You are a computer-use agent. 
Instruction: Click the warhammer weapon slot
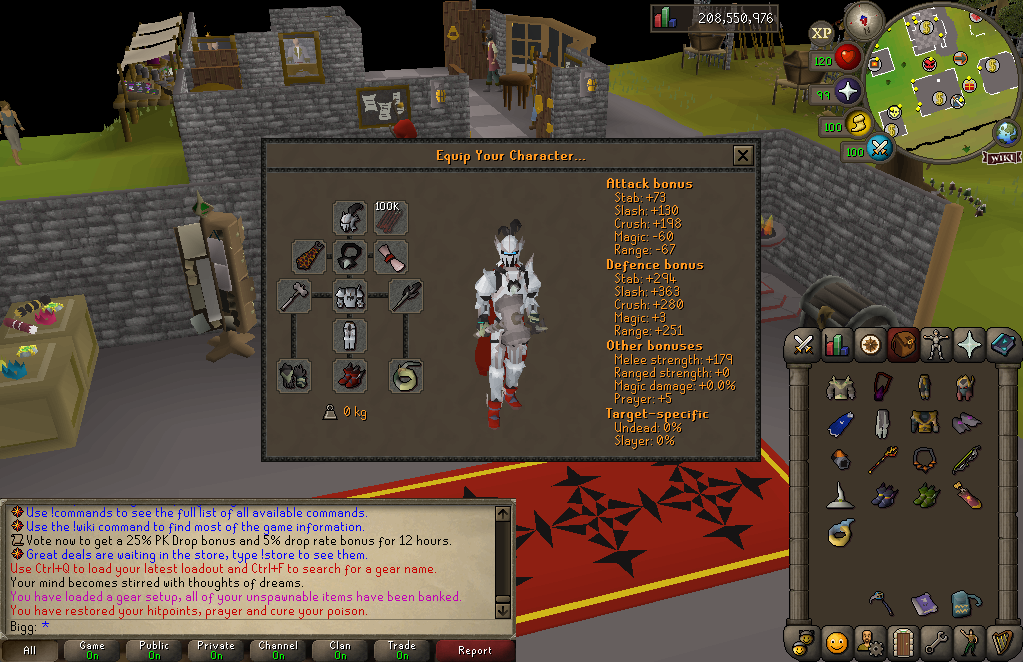(x=294, y=296)
